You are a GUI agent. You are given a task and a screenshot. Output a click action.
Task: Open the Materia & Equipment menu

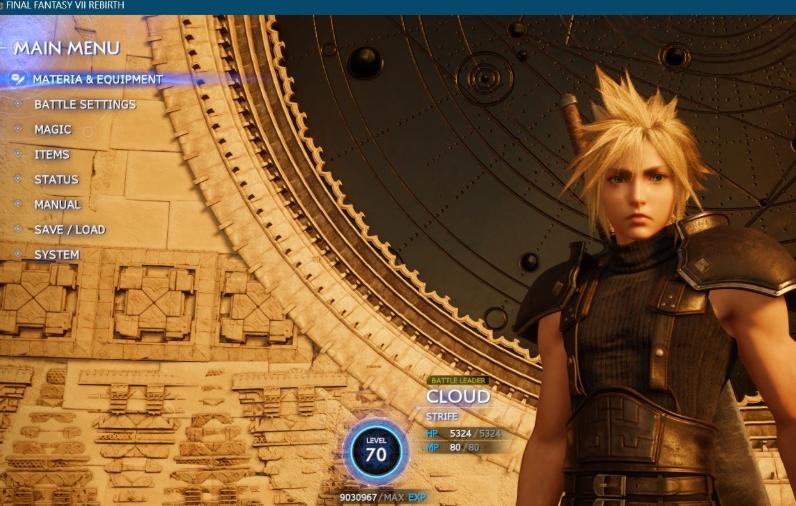pos(97,79)
